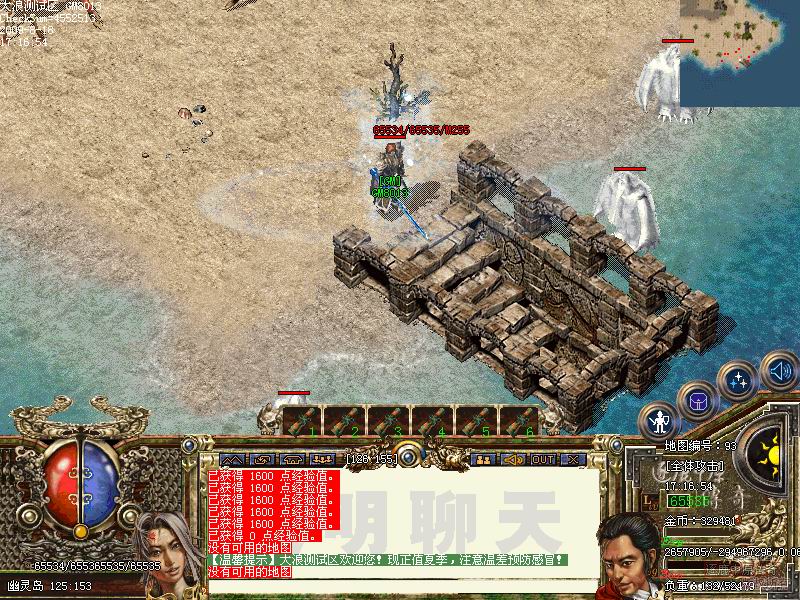Use the scroll in belt slot 2
Screen dimensions: 800x600
[x=345, y=421]
